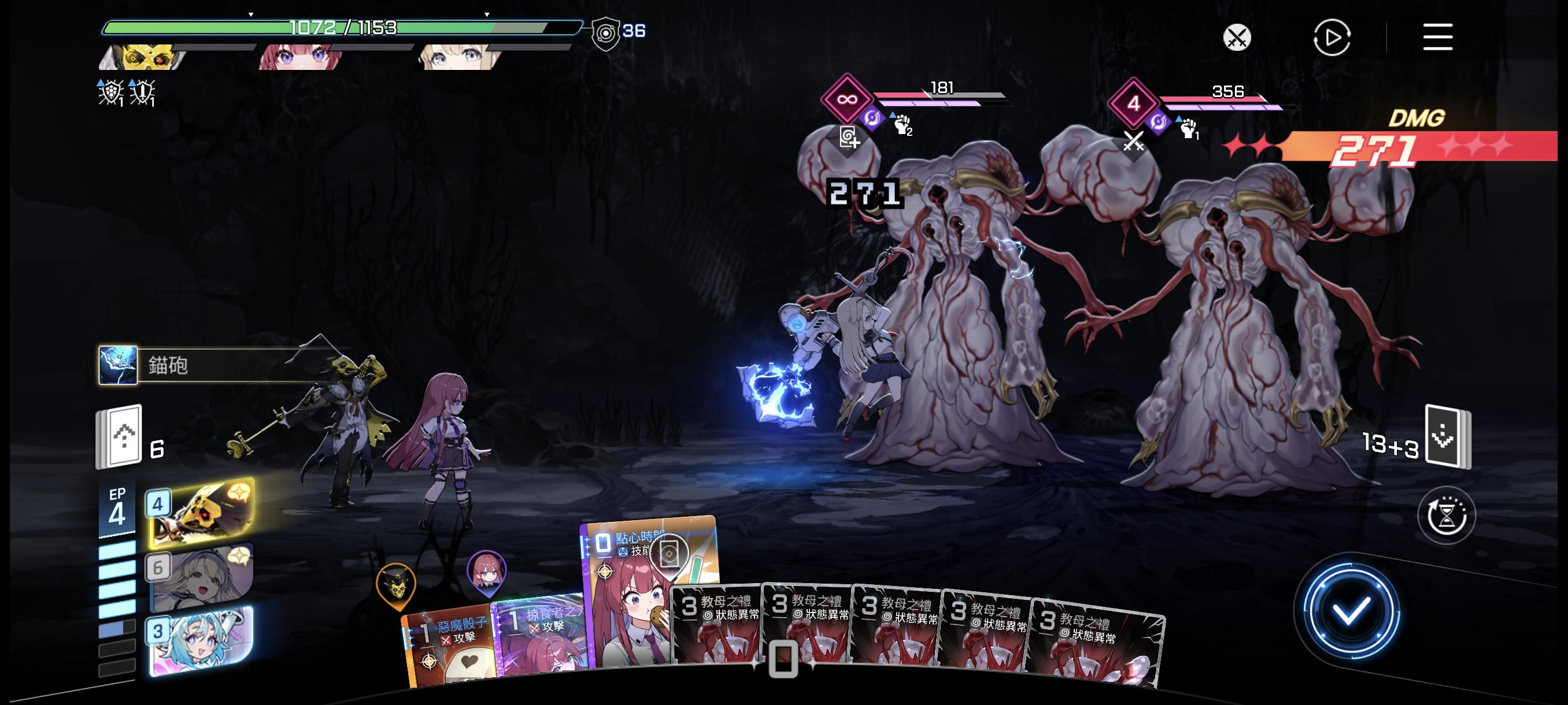Select the rightmost 教母之禮 status card
Screen dimensions: 1568x705
[x=1096, y=645]
